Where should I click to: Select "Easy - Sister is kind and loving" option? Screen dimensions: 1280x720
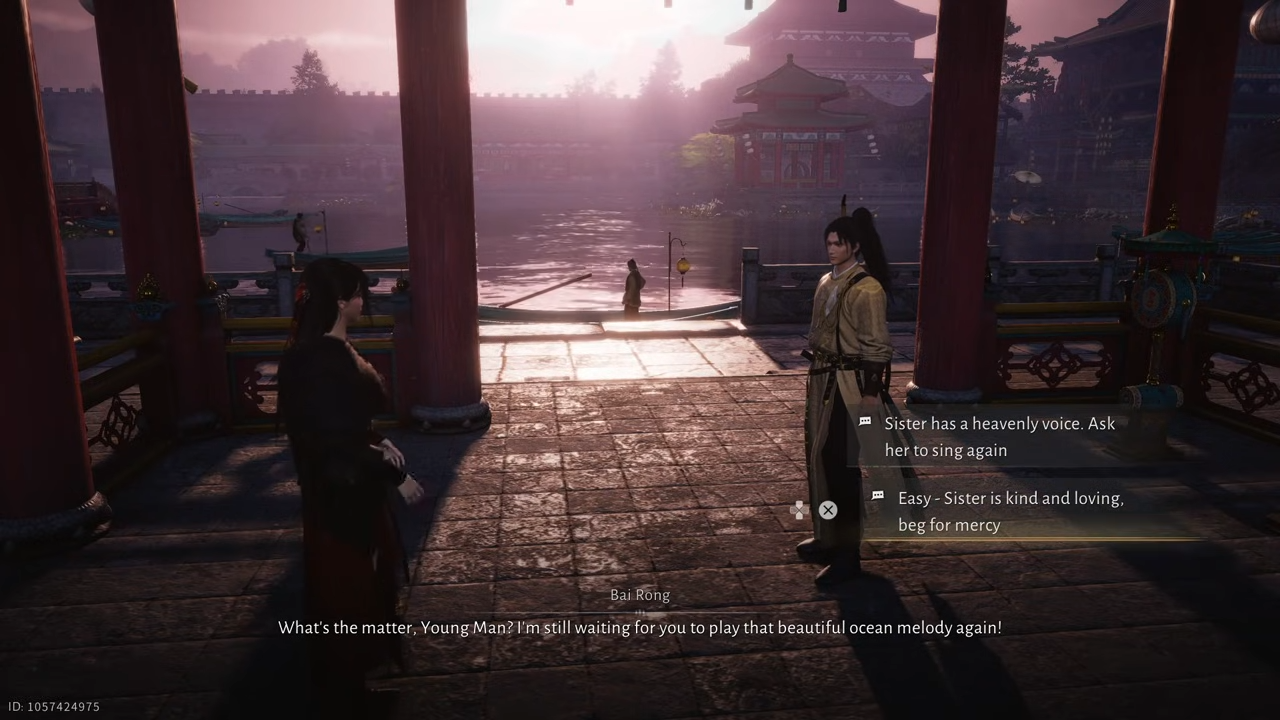point(1010,511)
